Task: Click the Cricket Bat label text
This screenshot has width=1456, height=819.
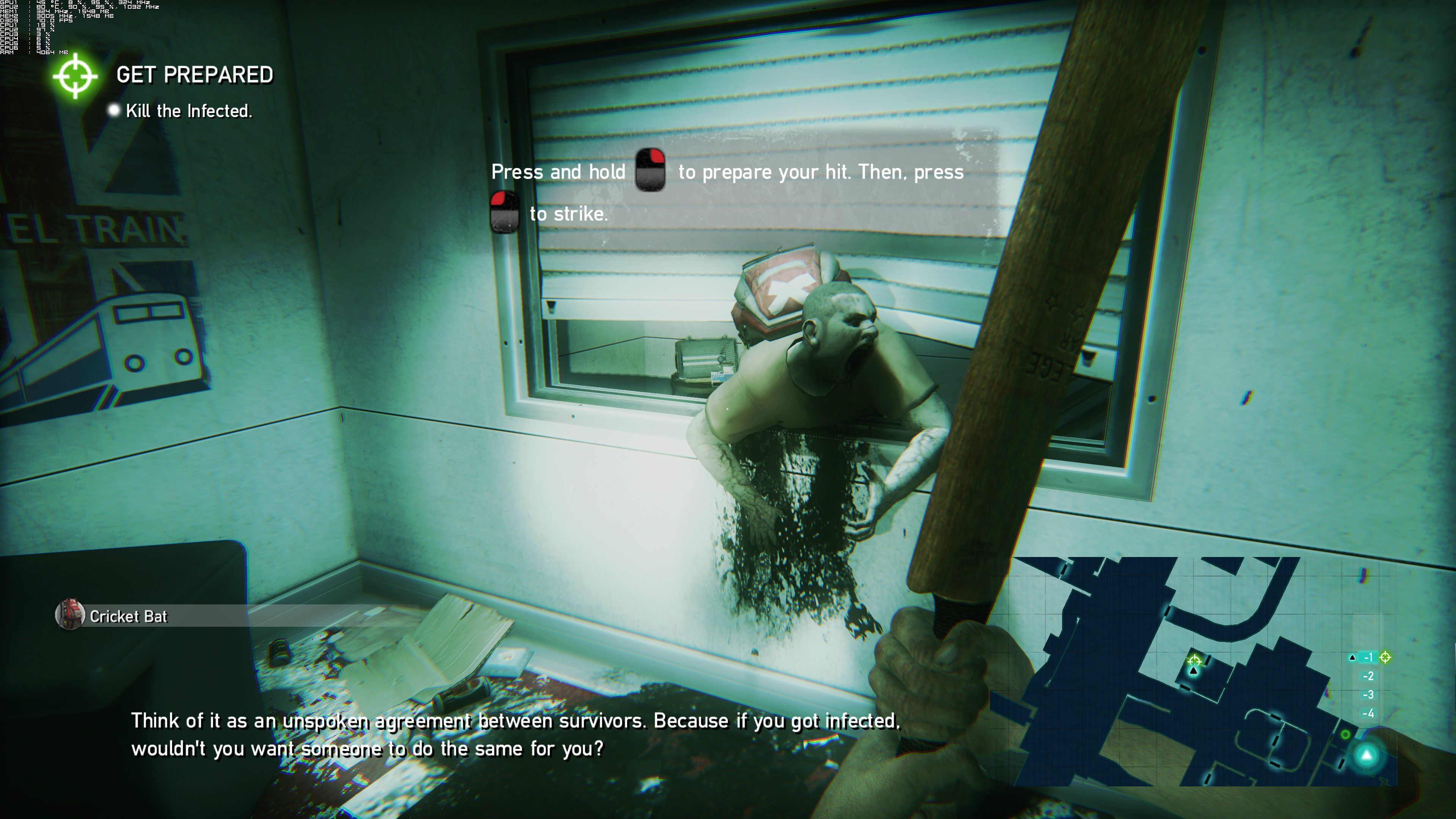Action: (128, 616)
